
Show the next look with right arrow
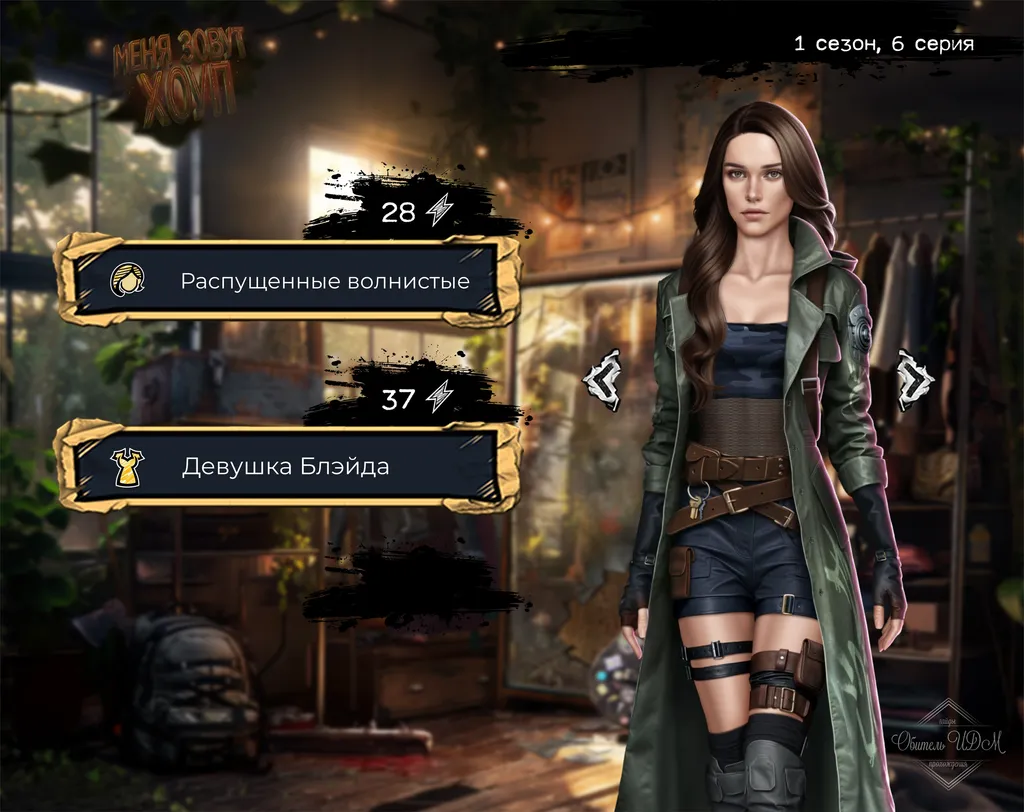[x=915, y=379]
